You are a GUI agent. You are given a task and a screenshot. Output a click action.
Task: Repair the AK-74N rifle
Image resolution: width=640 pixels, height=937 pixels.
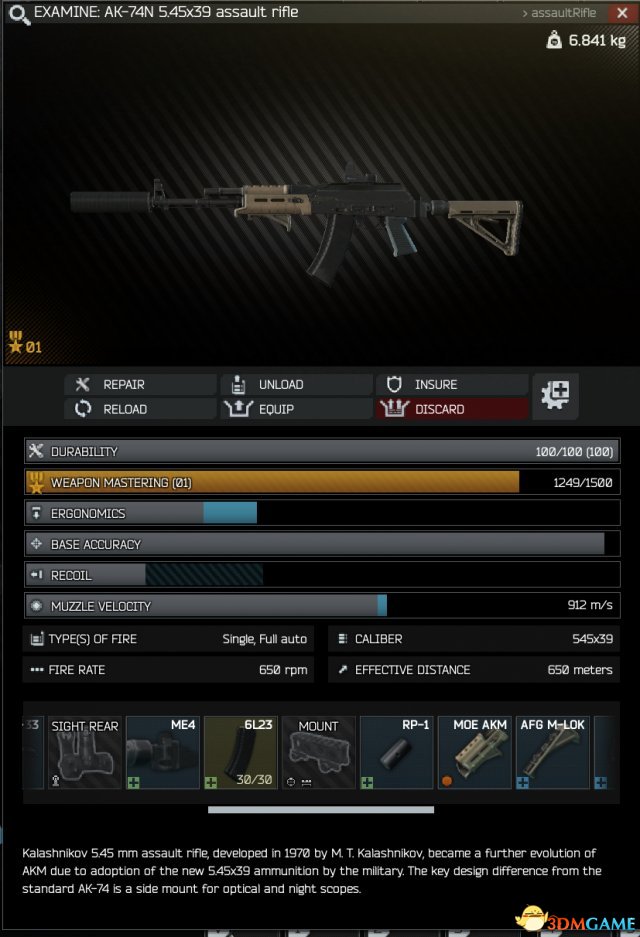[141, 384]
